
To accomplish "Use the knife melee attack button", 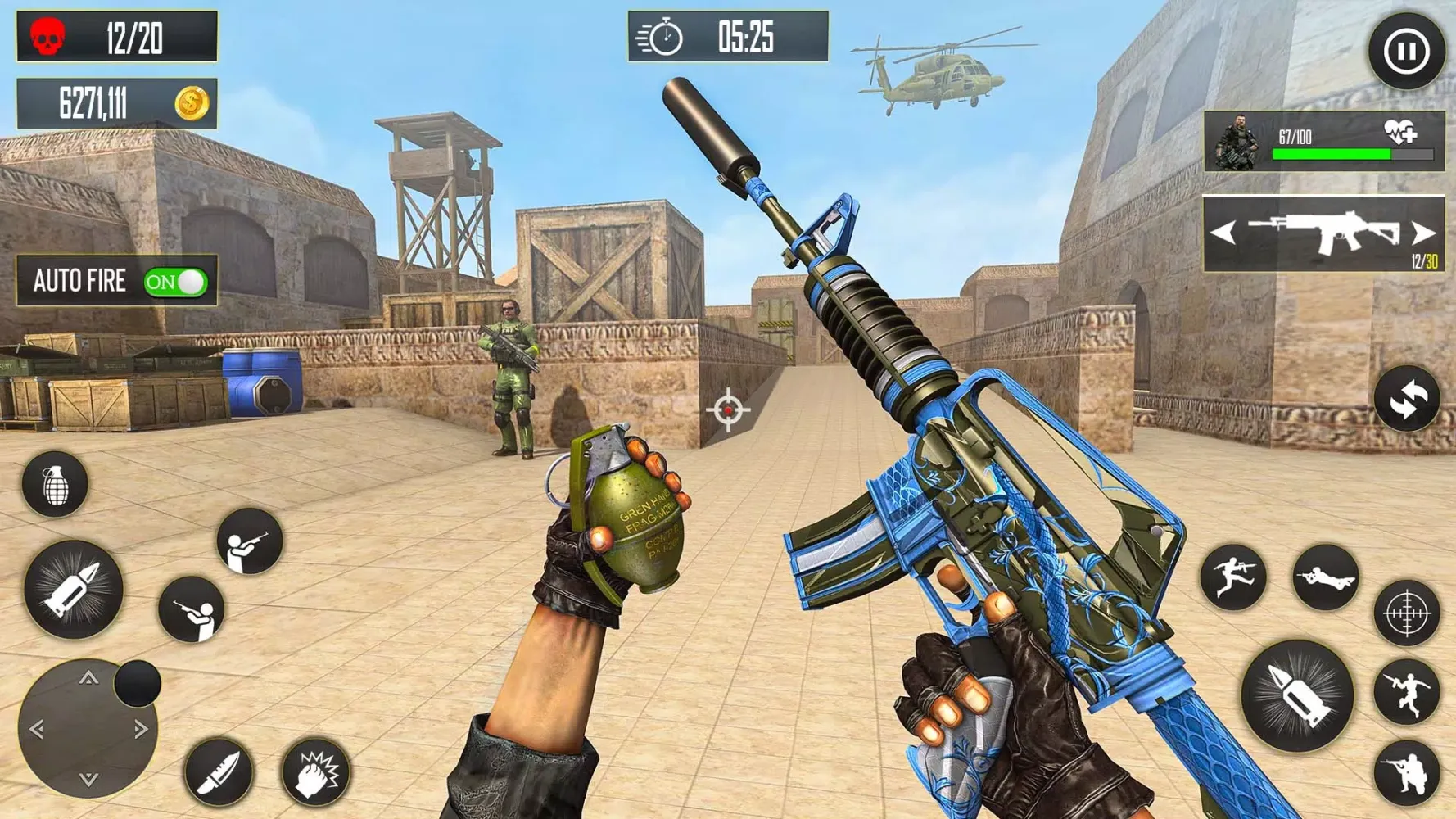I will pyautogui.click(x=218, y=771).
